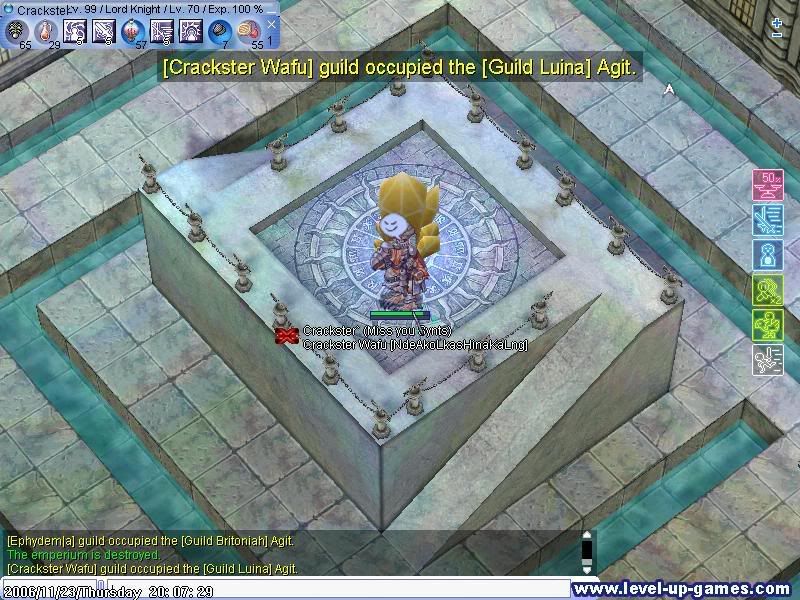Use the meat food item slot

[x=248, y=32]
